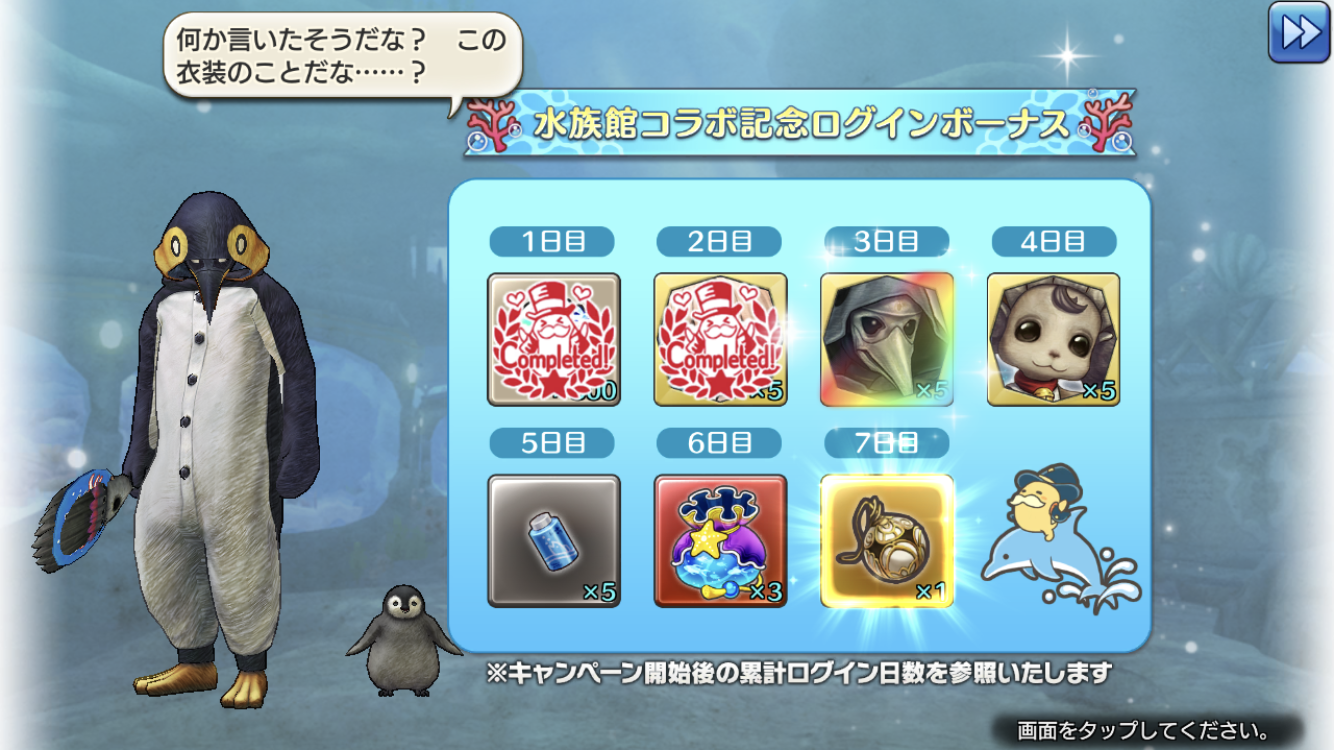Image resolution: width=1334 pixels, height=750 pixels.
Task: Select the Day 2 Completed stamp icon
Action: (x=718, y=340)
